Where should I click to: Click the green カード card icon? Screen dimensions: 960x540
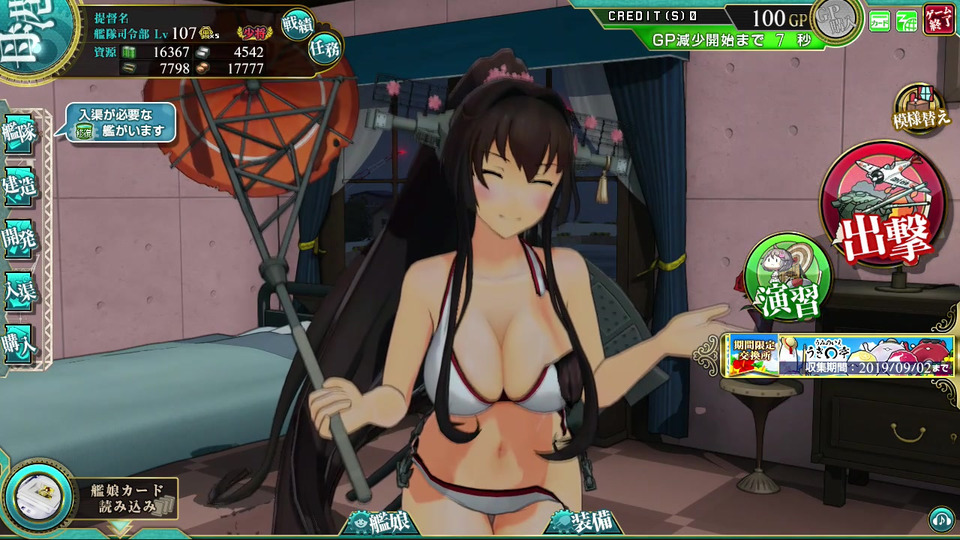pyautogui.click(x=879, y=19)
